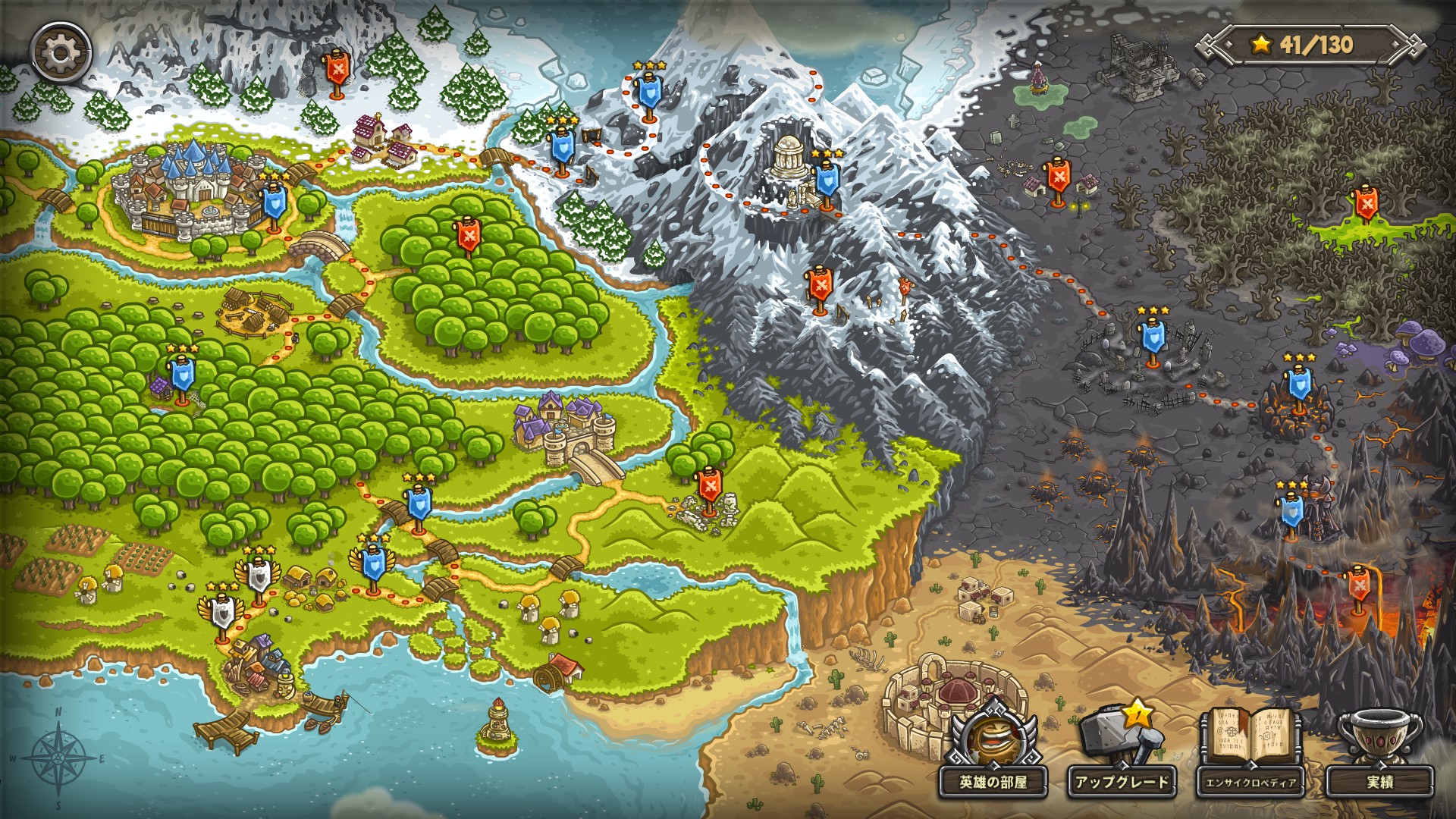Choose the red flag in the round green forest
Screen dimensions: 1456x819
(469, 236)
